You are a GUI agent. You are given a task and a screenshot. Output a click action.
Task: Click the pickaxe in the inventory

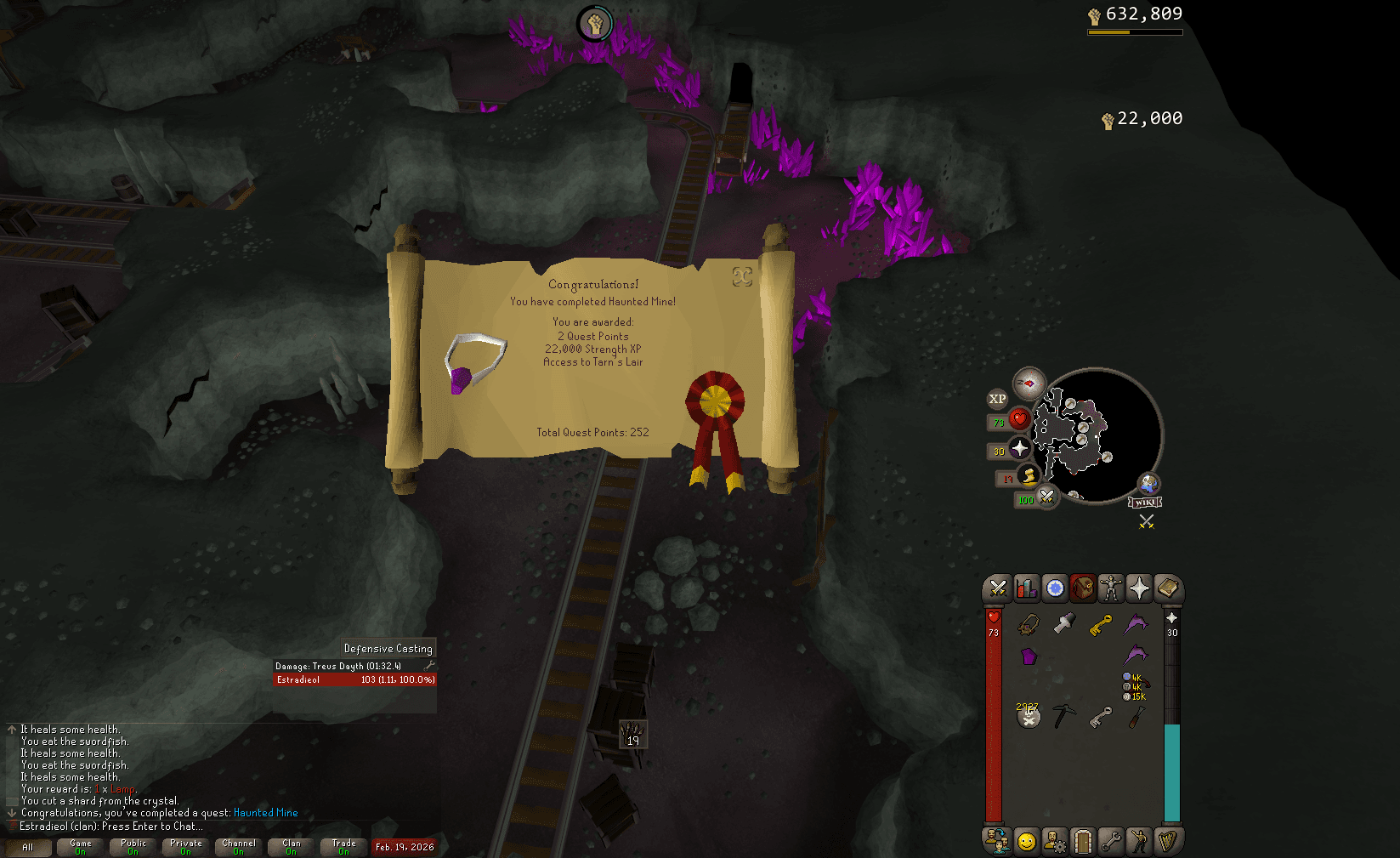1063,716
